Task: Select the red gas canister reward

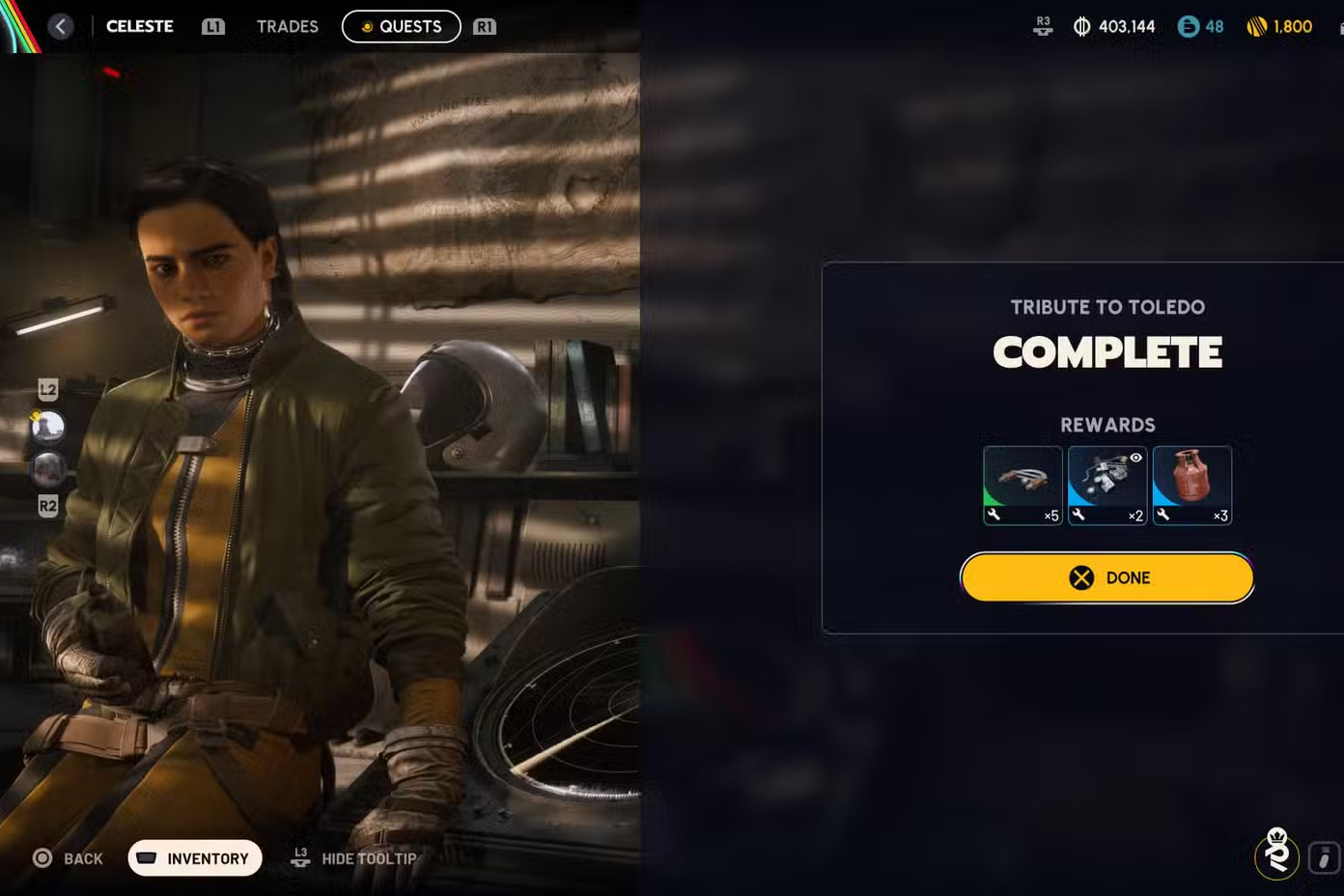Action: pyautogui.click(x=1192, y=485)
